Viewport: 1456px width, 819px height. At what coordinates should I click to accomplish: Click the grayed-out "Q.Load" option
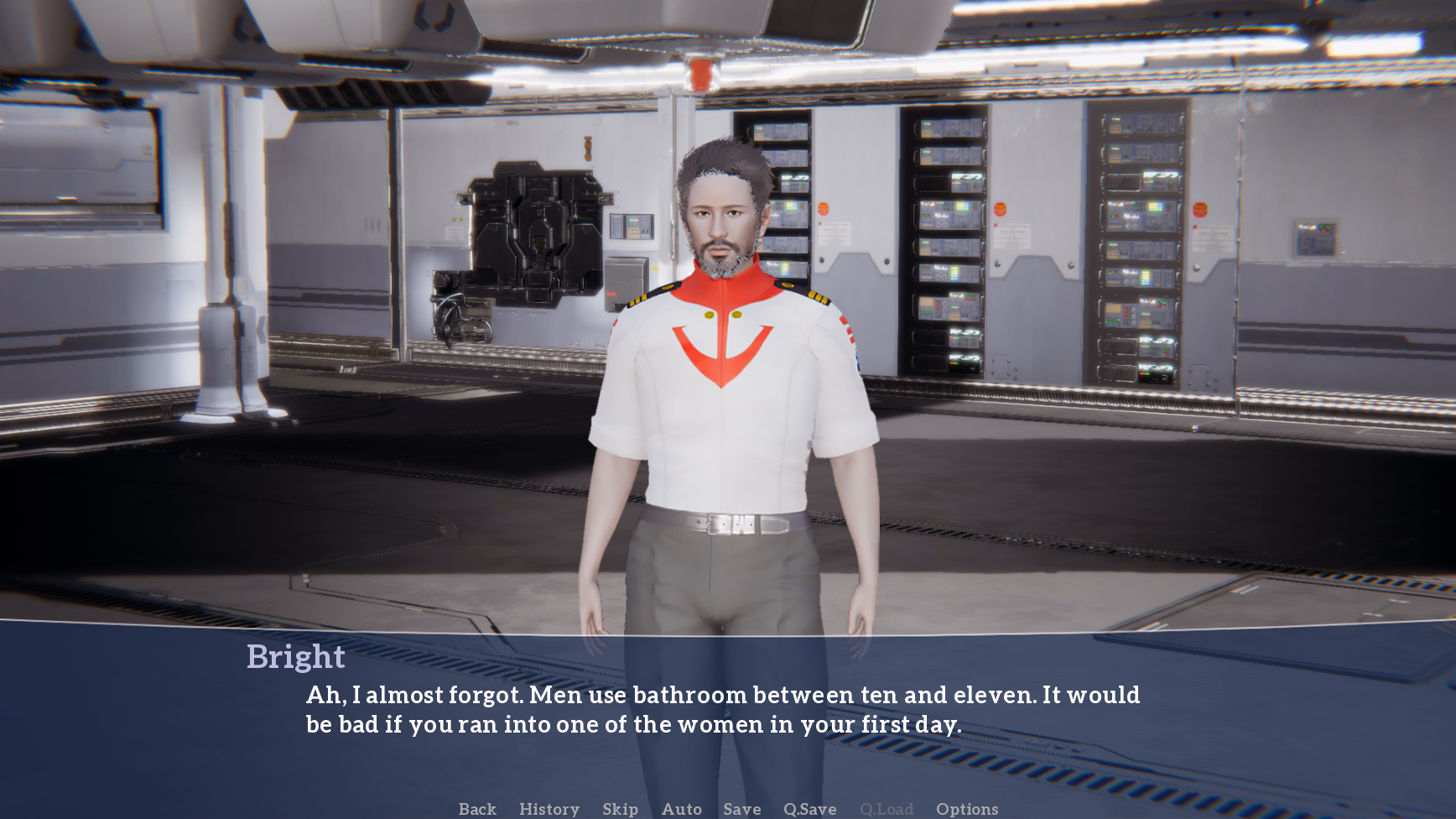(x=887, y=809)
